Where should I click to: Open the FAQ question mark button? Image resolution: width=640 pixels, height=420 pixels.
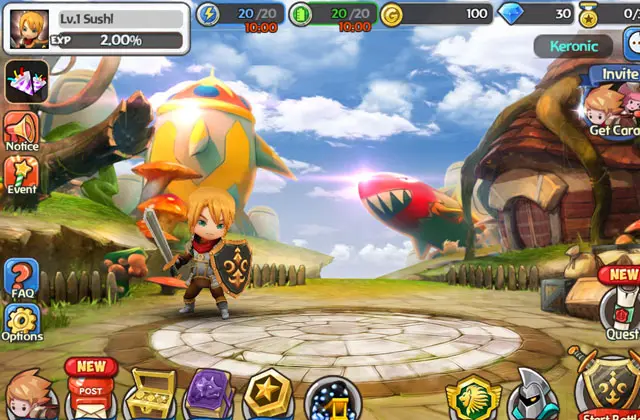coord(21,279)
